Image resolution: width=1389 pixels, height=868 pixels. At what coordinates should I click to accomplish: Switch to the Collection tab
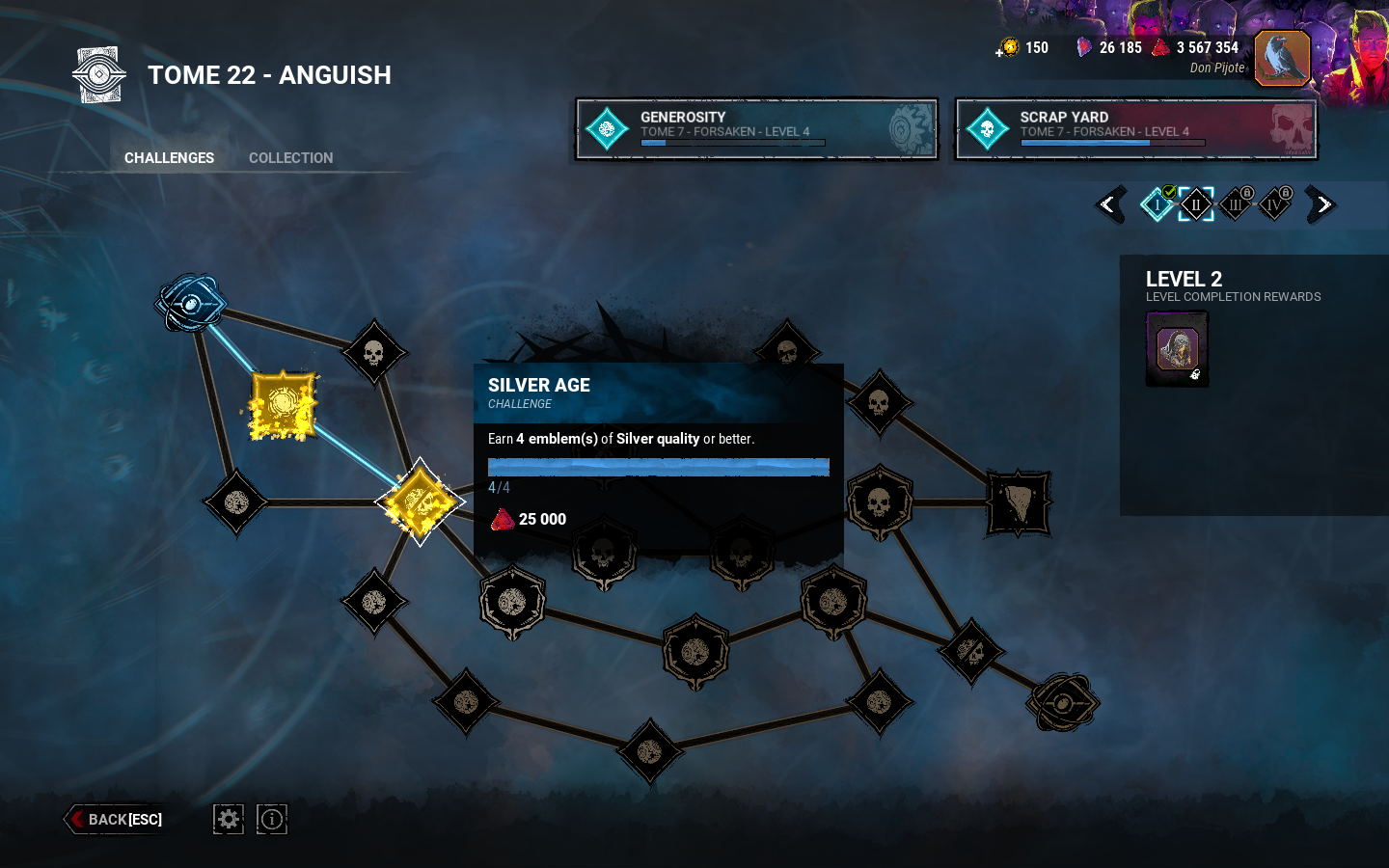(290, 158)
